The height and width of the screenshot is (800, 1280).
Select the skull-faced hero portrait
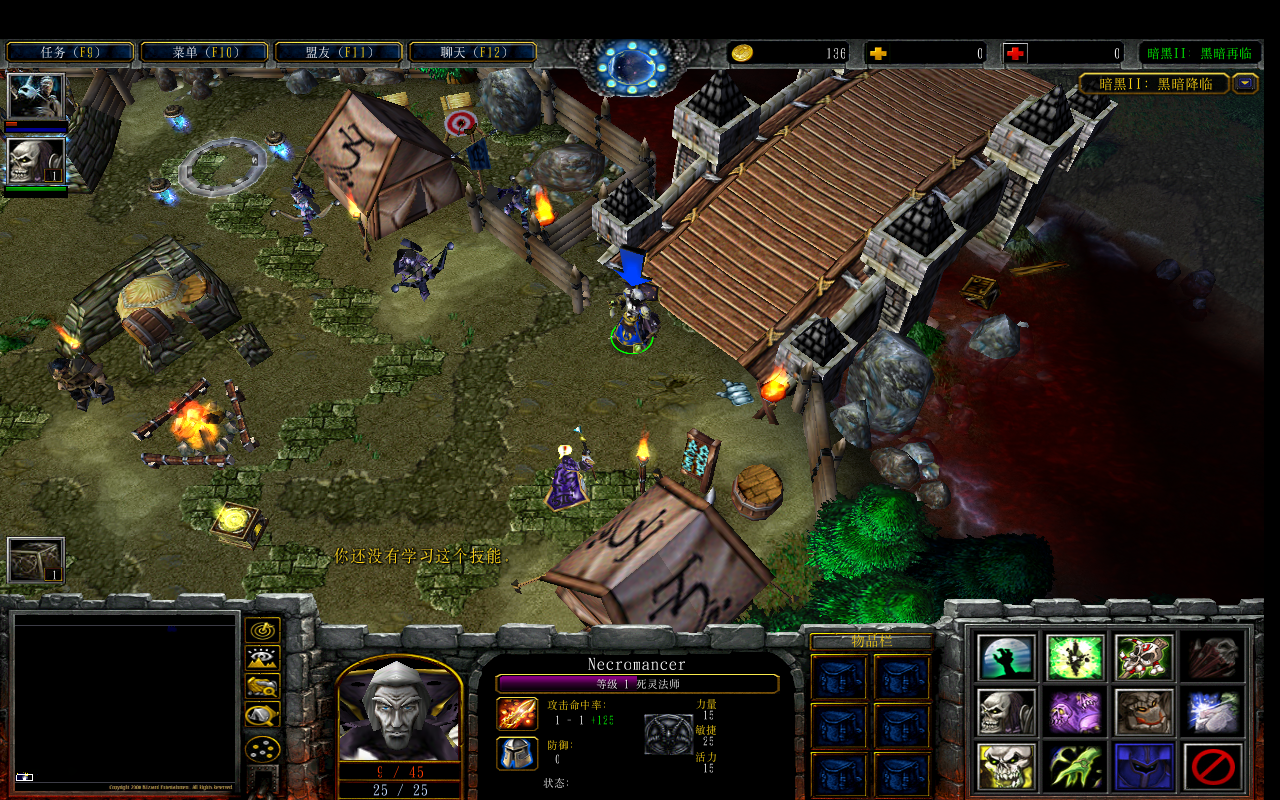[36, 160]
